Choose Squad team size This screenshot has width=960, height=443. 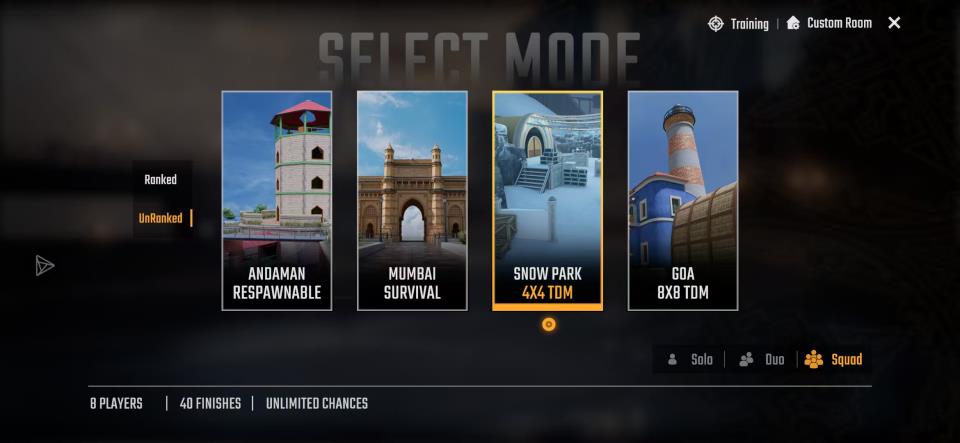click(834, 360)
